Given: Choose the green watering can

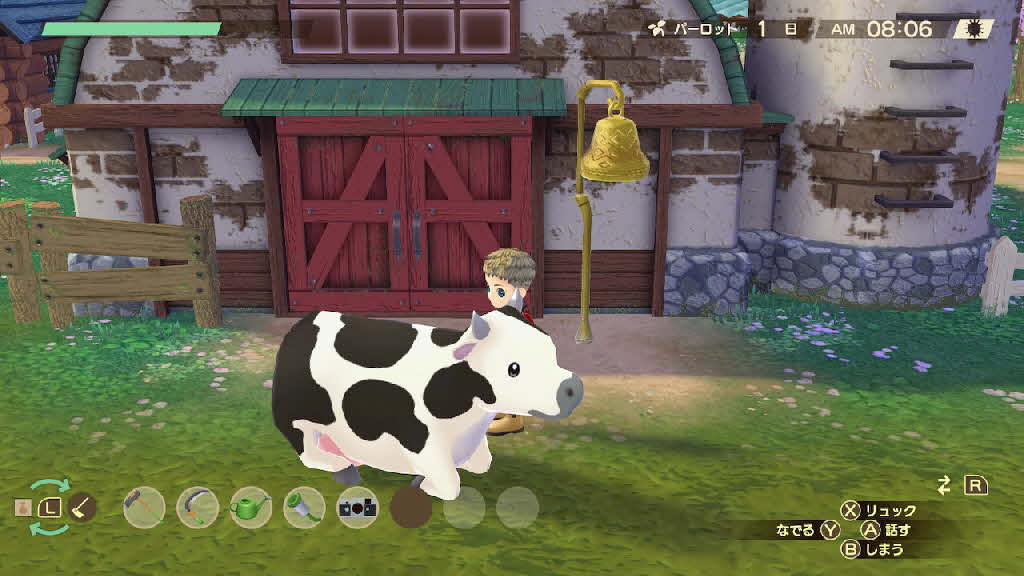Looking at the screenshot, I should point(251,507).
